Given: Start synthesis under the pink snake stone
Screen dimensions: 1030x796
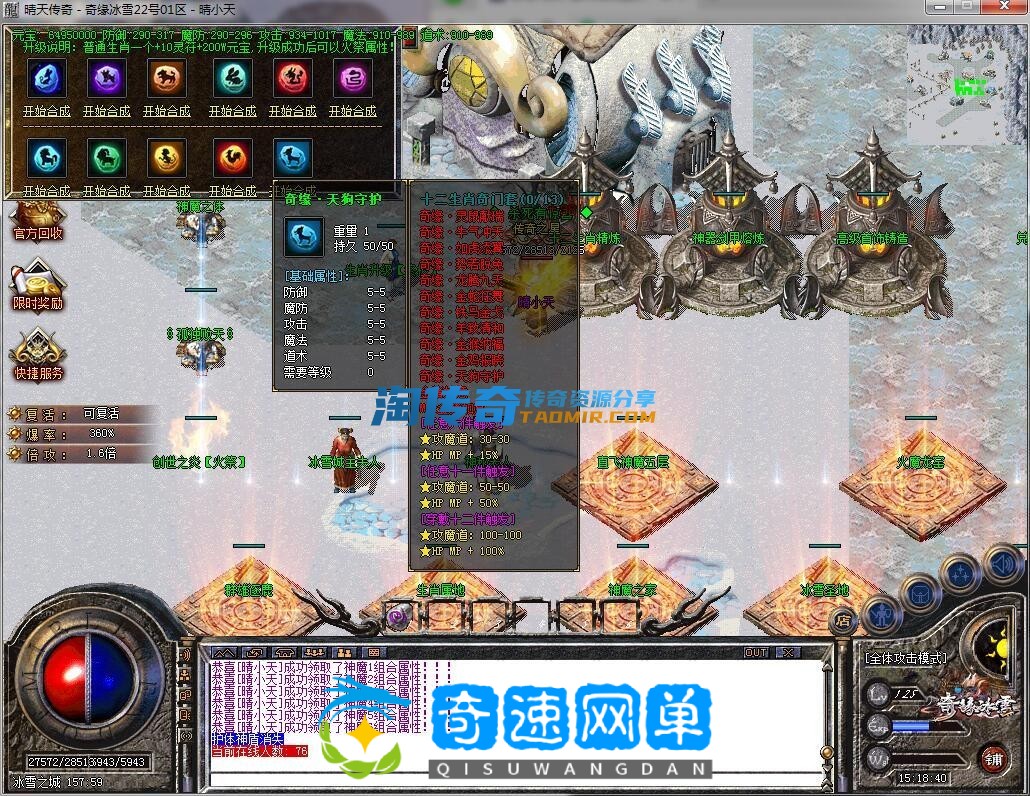Looking at the screenshot, I should (352, 111).
